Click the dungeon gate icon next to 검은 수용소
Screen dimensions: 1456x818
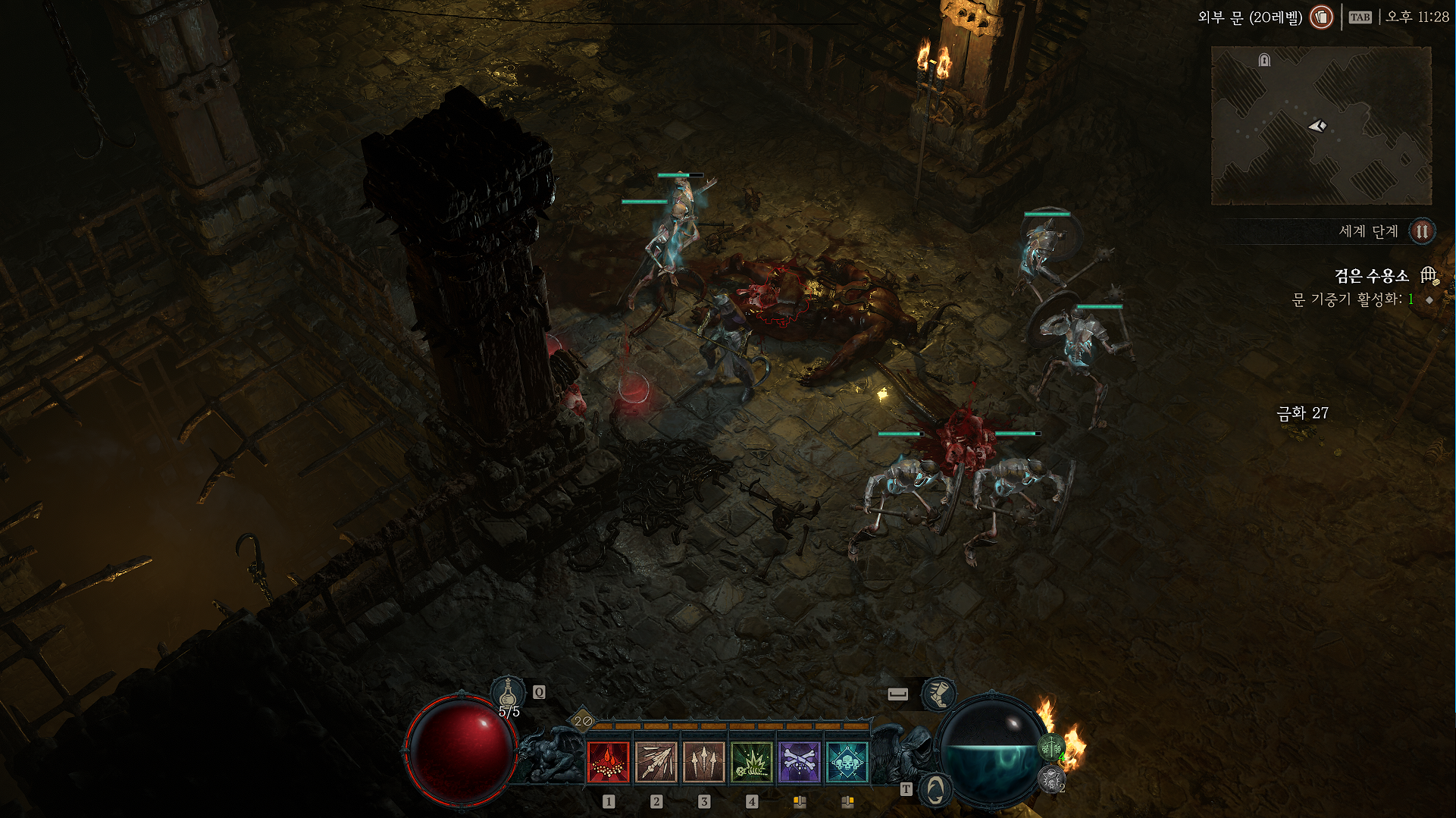(x=1429, y=275)
